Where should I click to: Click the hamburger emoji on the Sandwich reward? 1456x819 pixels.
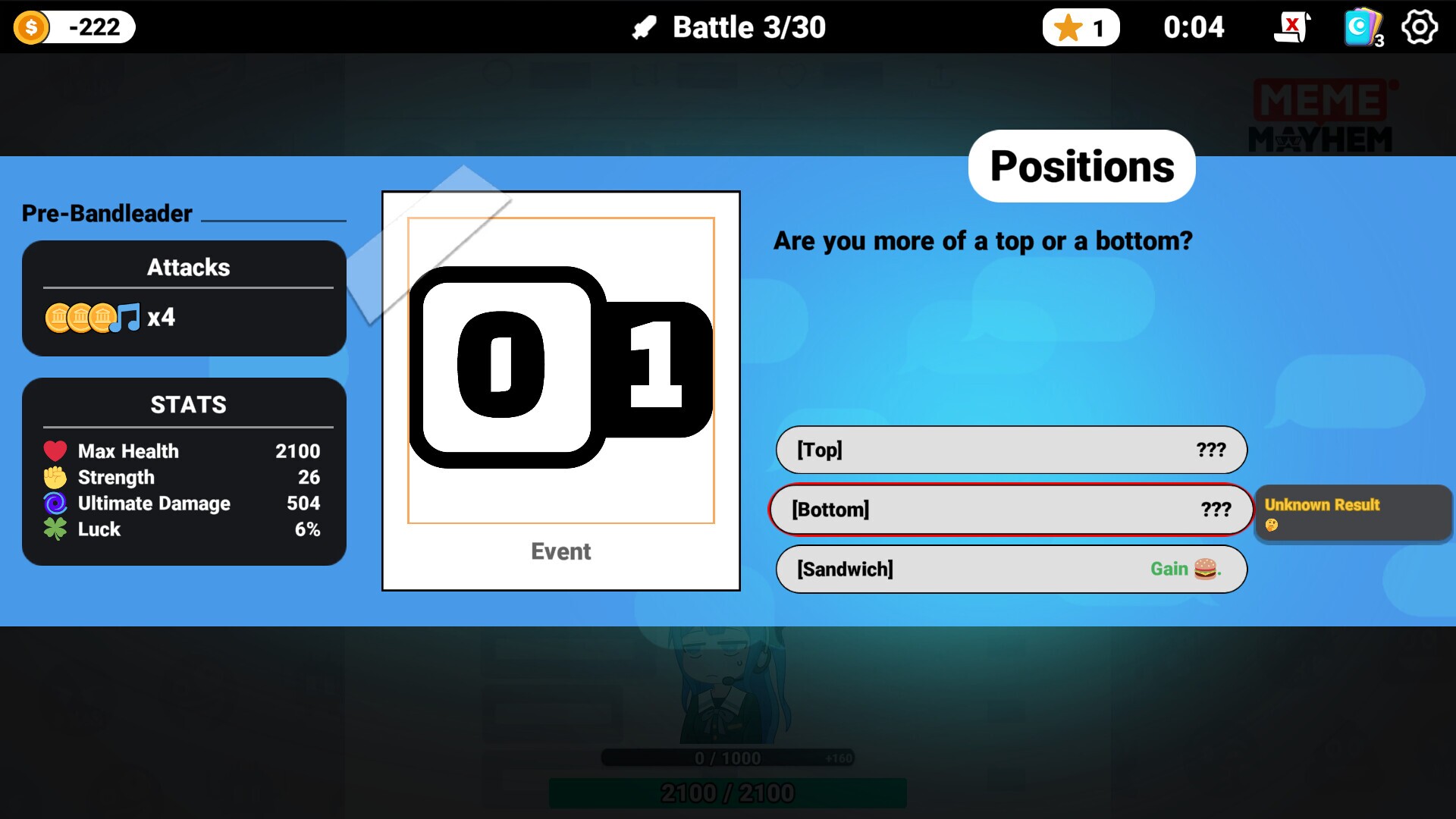(1205, 568)
